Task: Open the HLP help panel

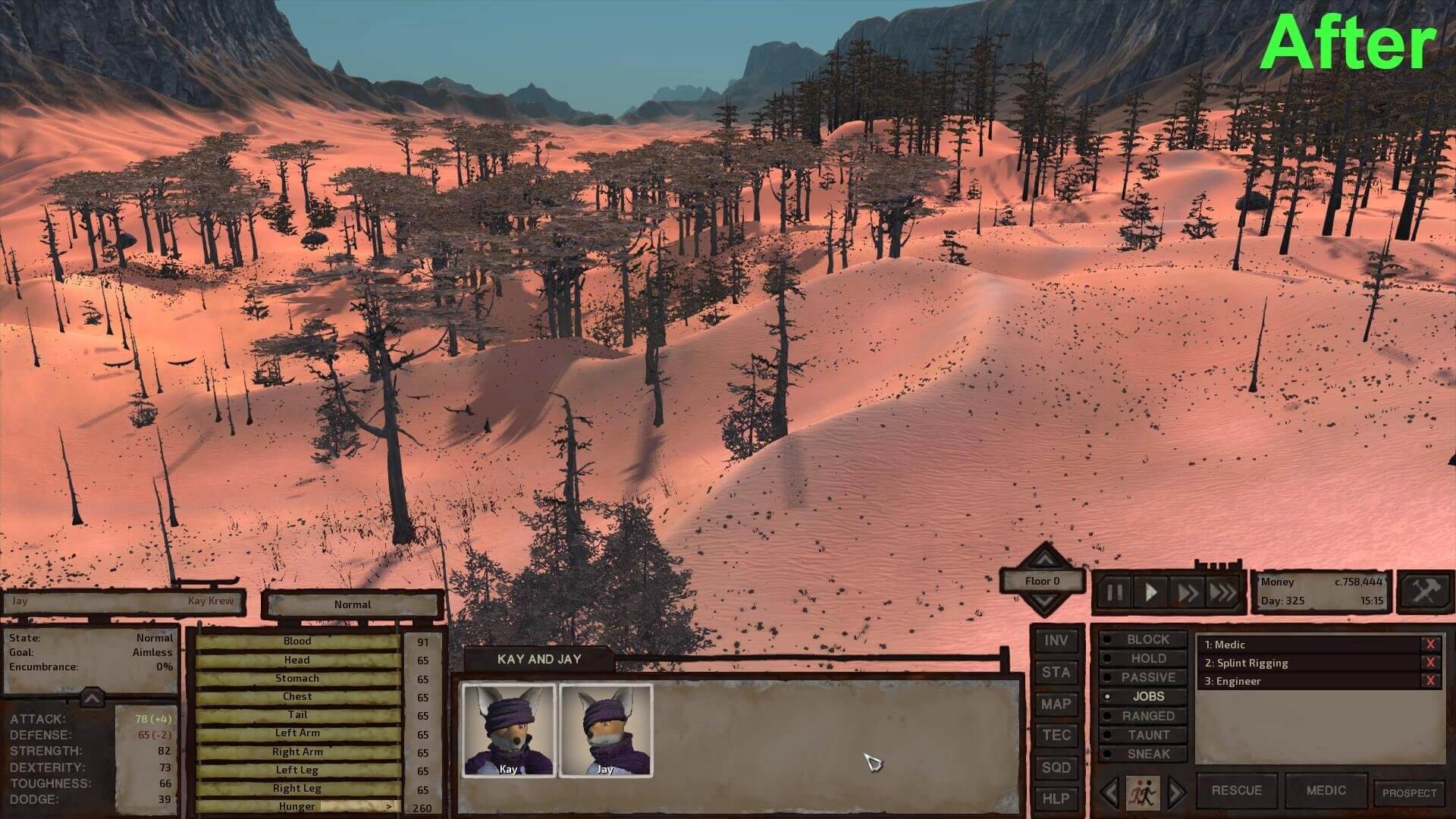Action: [x=1056, y=799]
